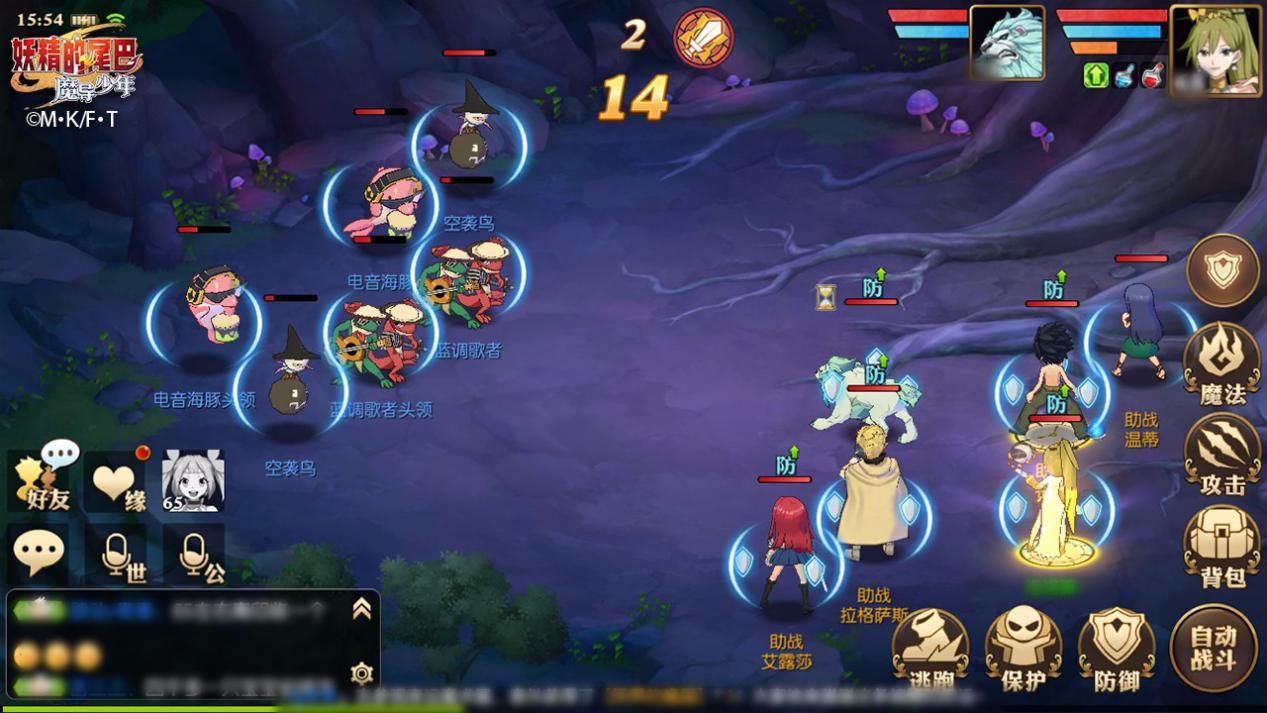Screen dimensions: 1267x713
Task: Activate the 公 guild voice microphone
Action: (x=195, y=556)
